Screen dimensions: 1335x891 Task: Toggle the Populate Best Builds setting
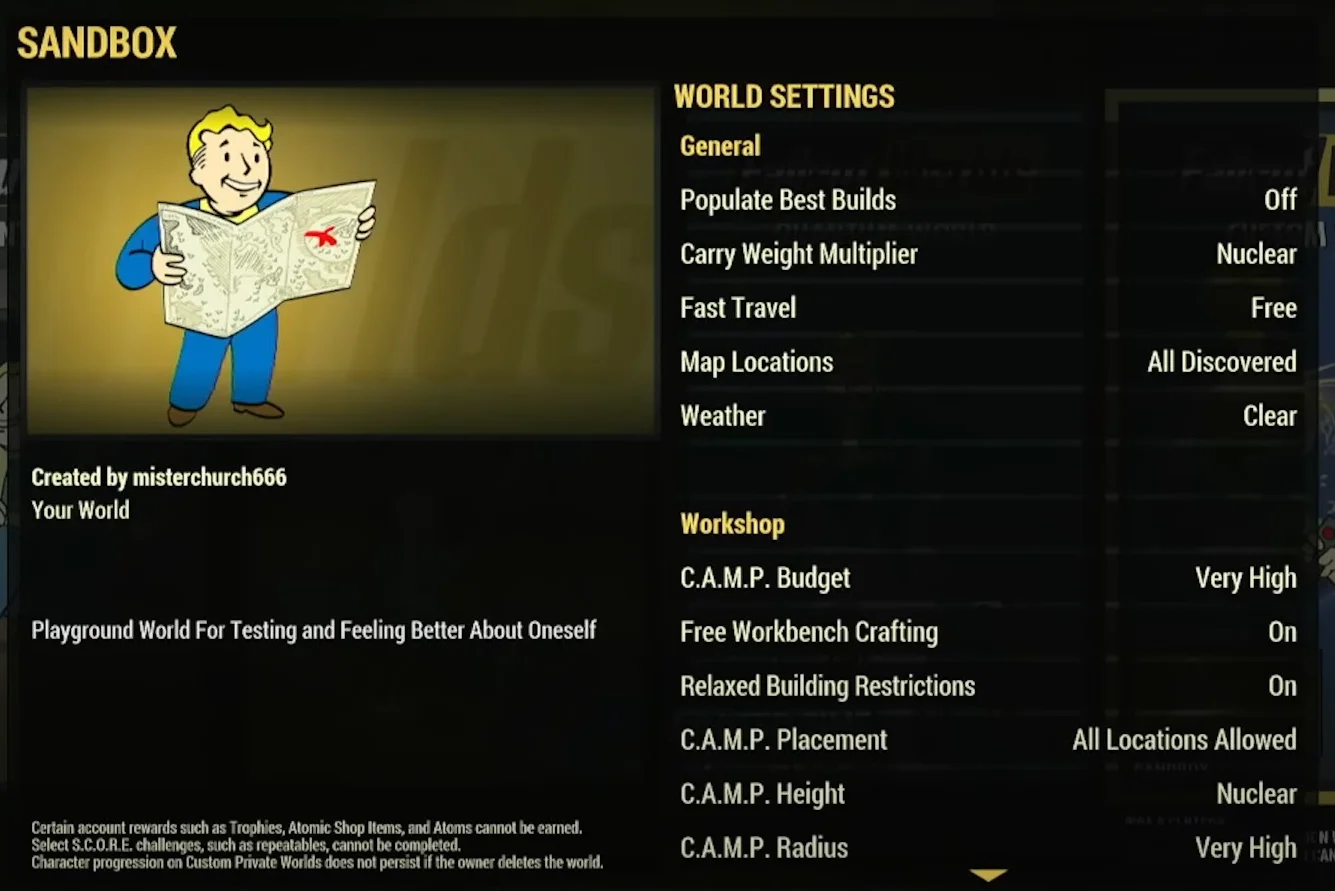click(x=988, y=200)
